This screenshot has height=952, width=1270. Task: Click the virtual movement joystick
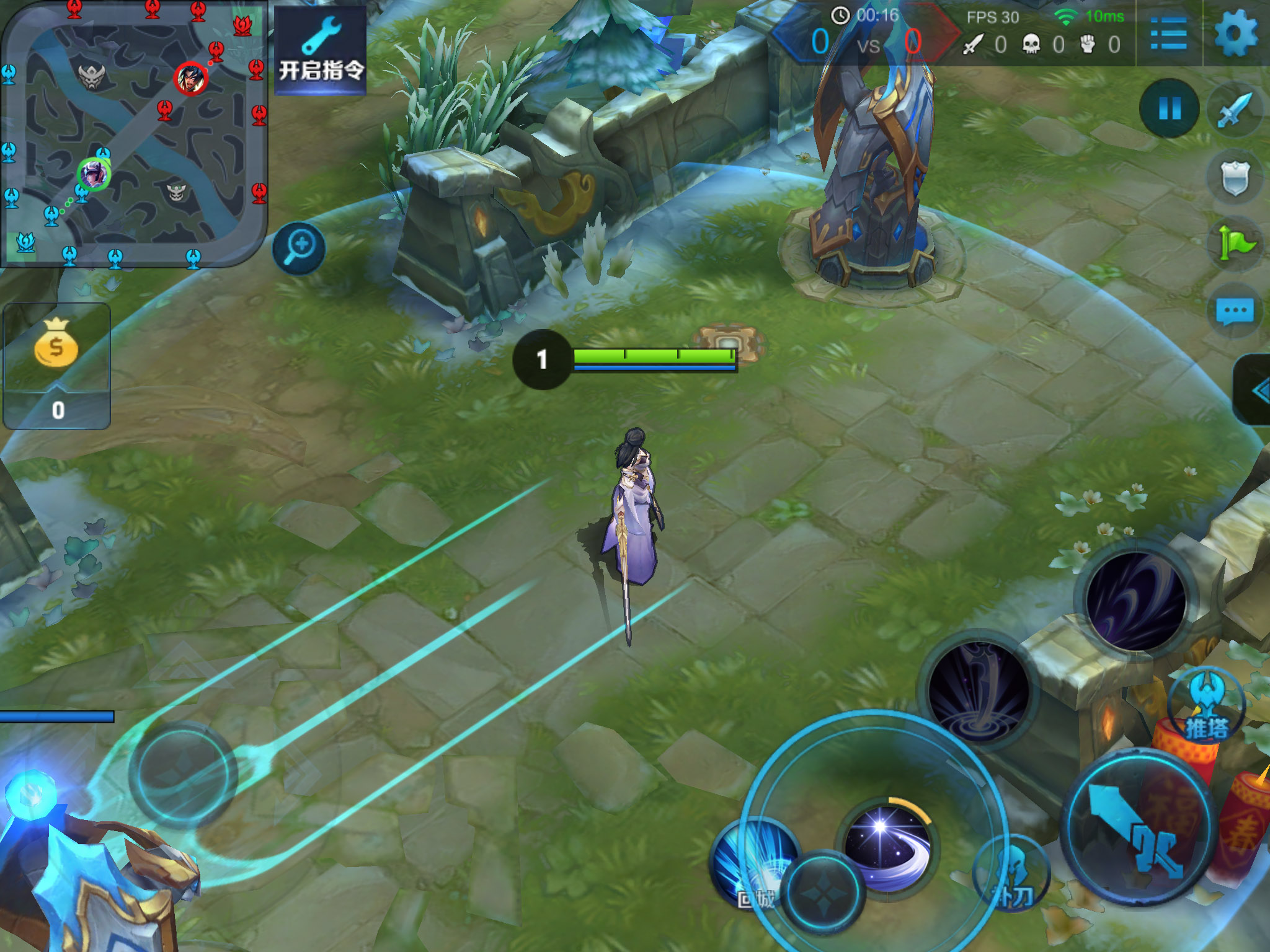pyautogui.click(x=183, y=775)
